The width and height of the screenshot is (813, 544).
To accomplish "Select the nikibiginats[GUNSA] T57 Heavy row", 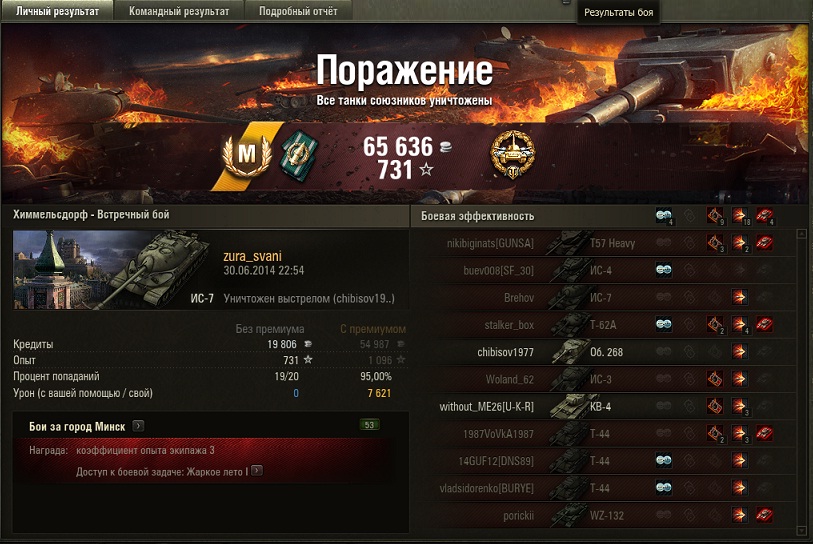I will click(x=600, y=242).
